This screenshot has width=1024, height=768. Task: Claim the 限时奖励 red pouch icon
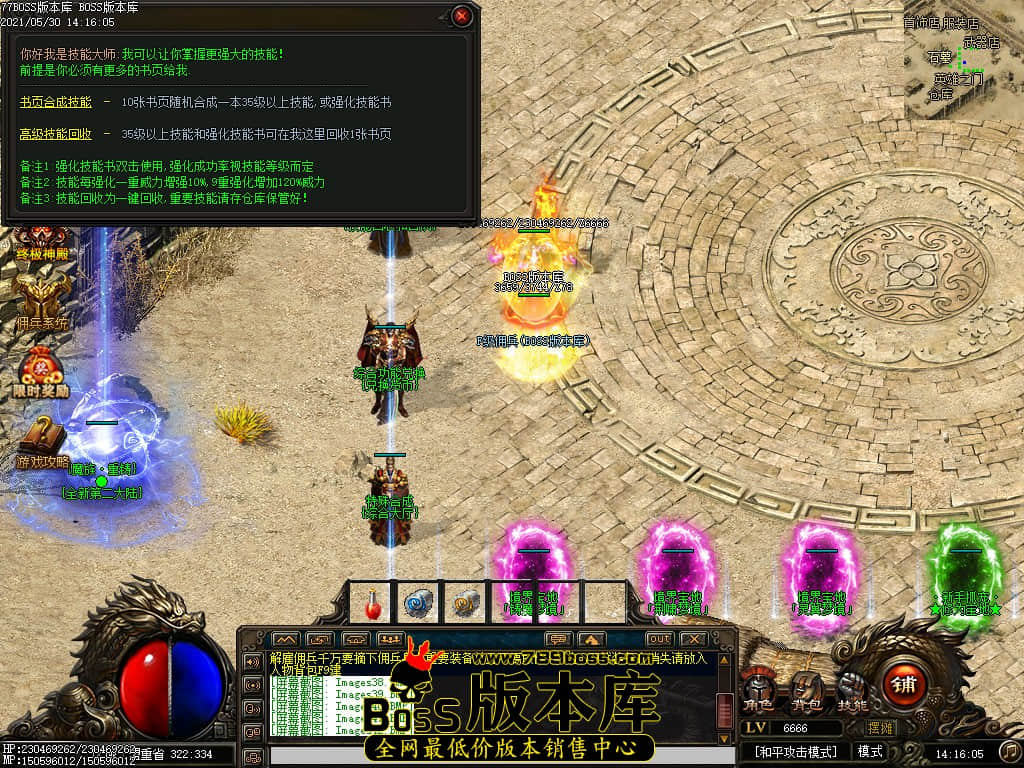[x=42, y=370]
